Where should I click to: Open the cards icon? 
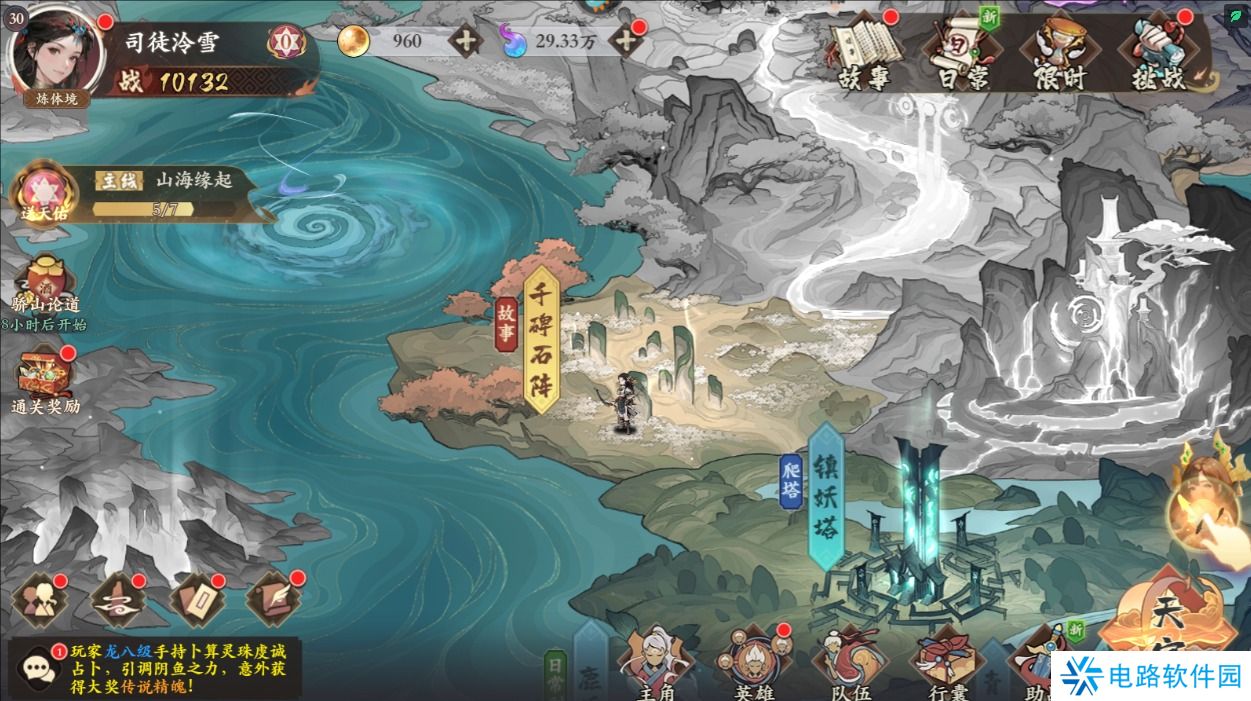196,600
